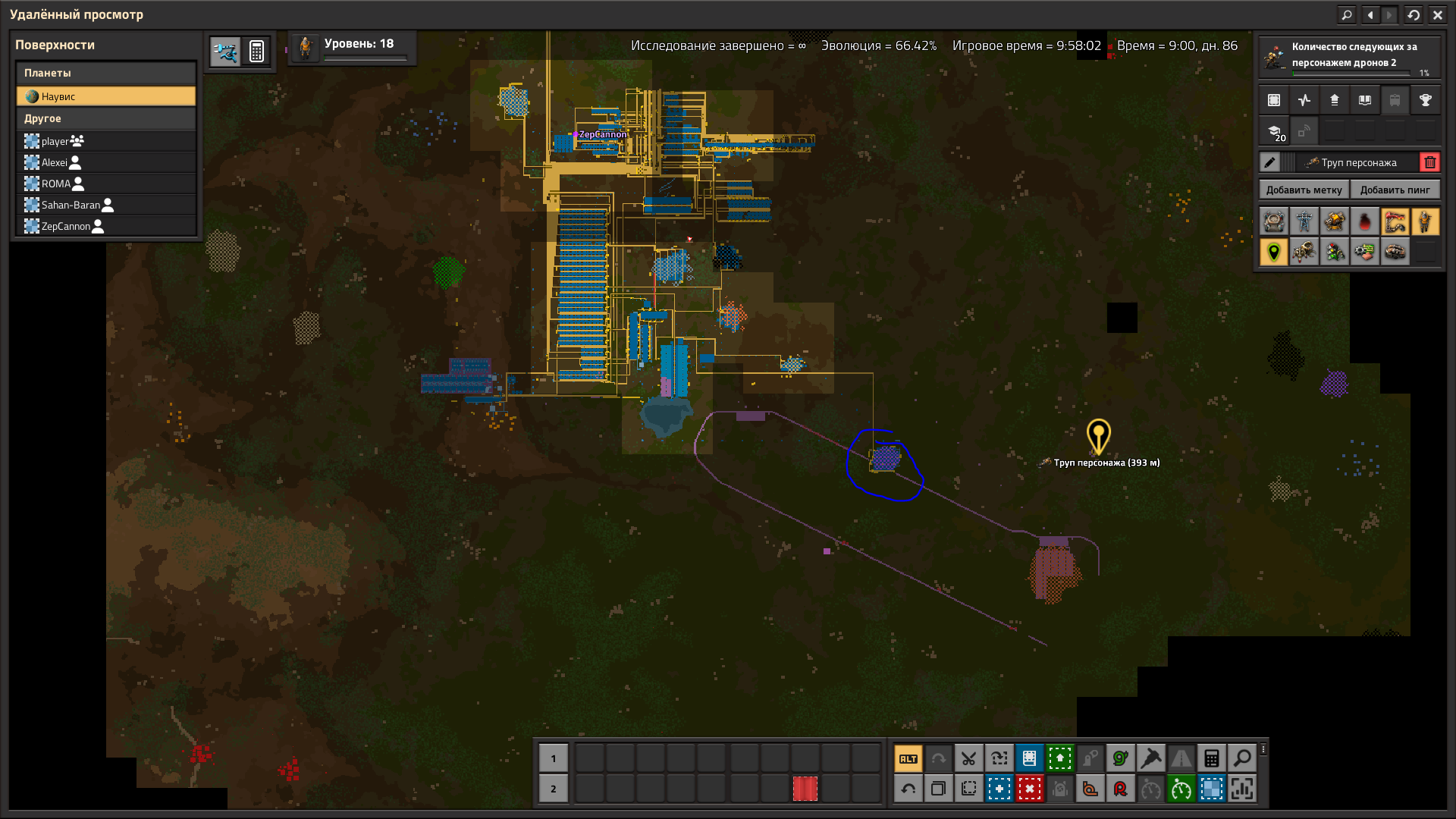Edit the Труп персонажа pin using pencil icon
Screen dimensions: 1456x819
pyautogui.click(x=1269, y=162)
